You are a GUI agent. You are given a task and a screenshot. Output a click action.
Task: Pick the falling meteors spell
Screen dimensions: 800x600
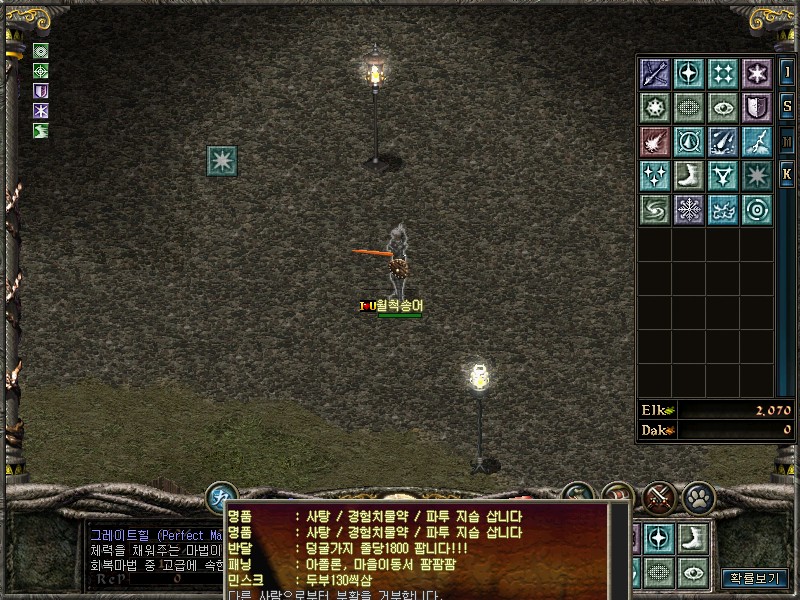[723, 141]
